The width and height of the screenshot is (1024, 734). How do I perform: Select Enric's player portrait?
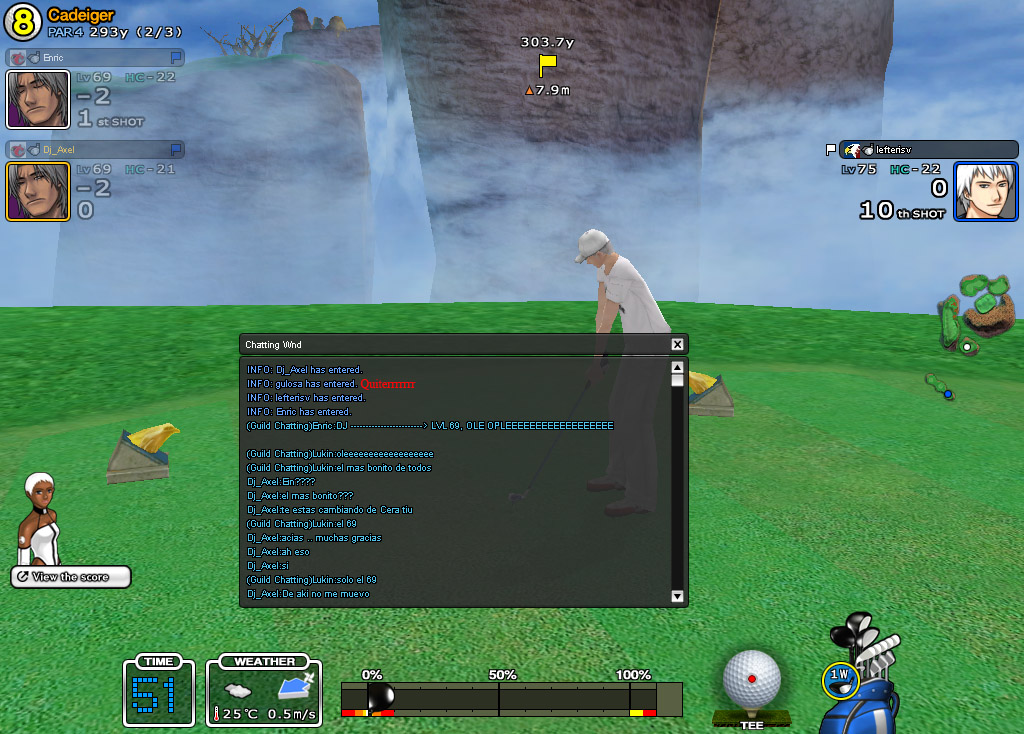tap(38, 99)
